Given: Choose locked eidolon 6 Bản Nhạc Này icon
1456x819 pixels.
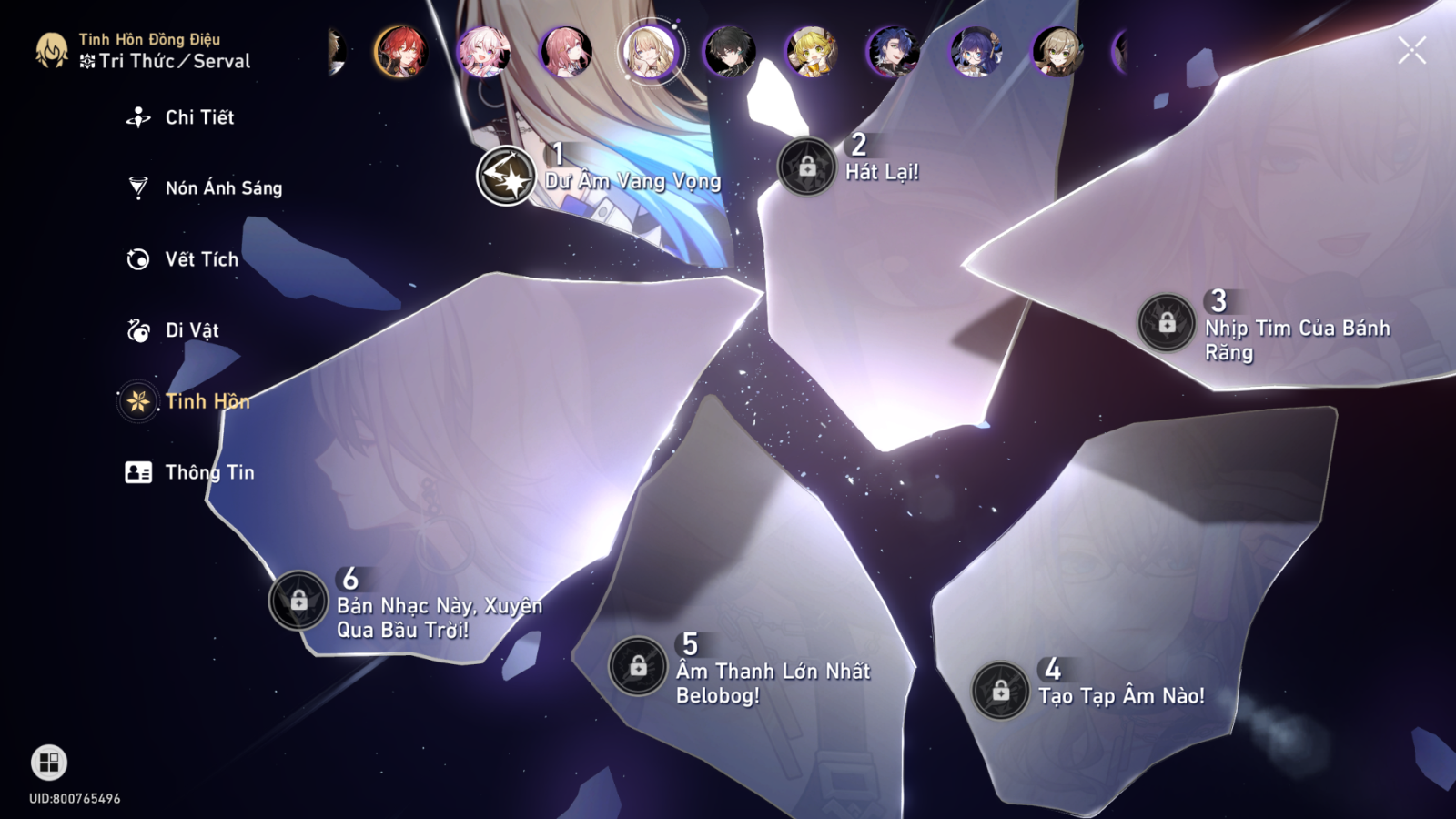Looking at the screenshot, I should [298, 601].
